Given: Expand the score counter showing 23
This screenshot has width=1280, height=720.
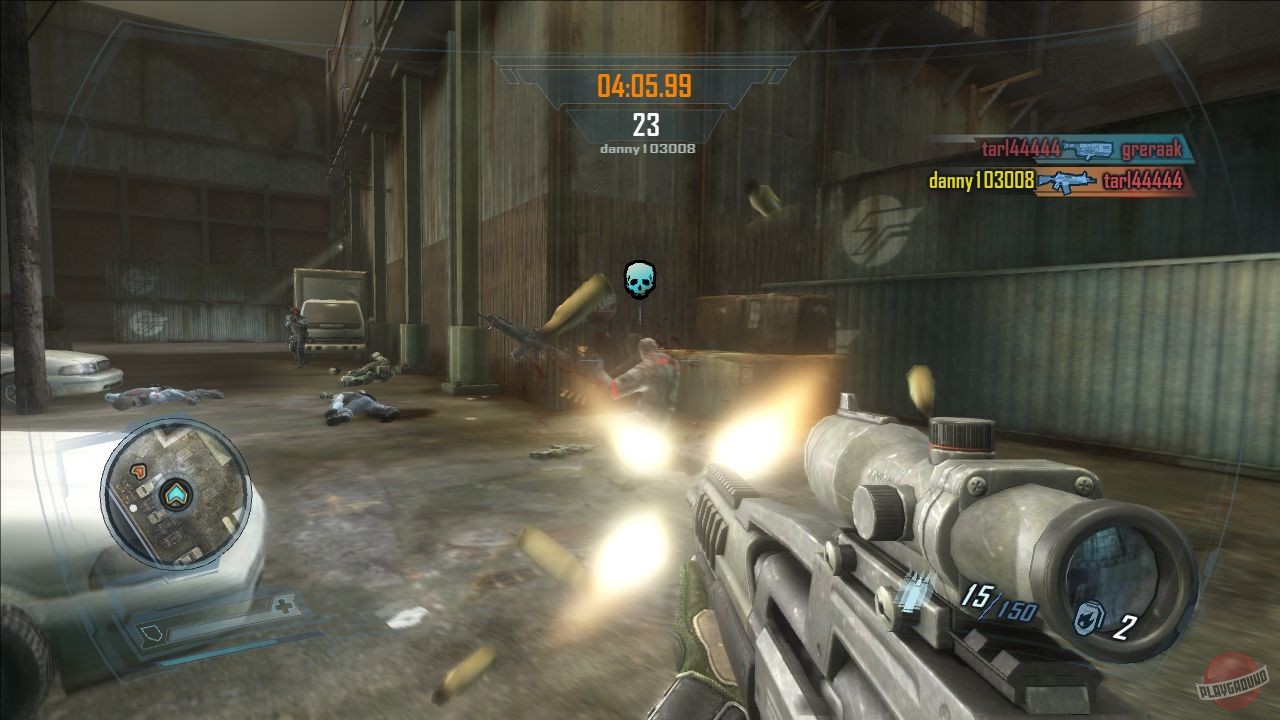Looking at the screenshot, I should pyautogui.click(x=648, y=125).
